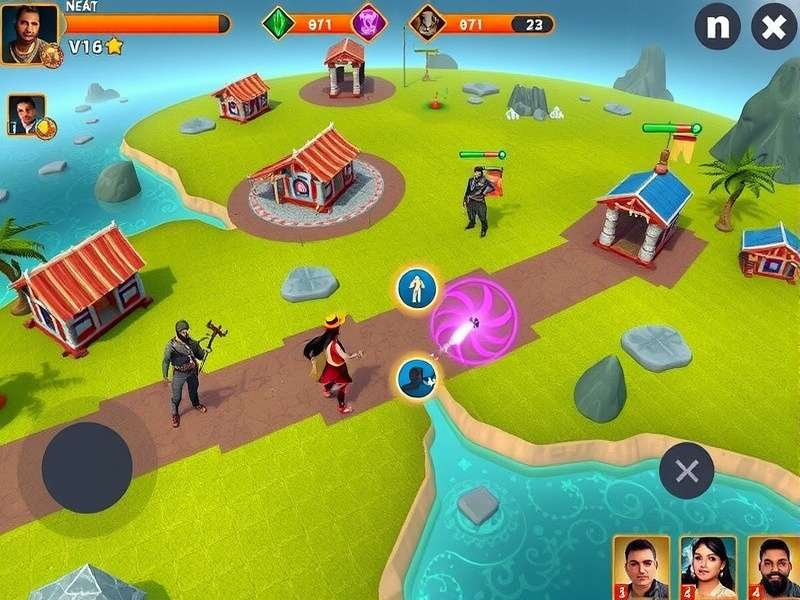Pick the bearded man hero card

(x=774, y=567)
